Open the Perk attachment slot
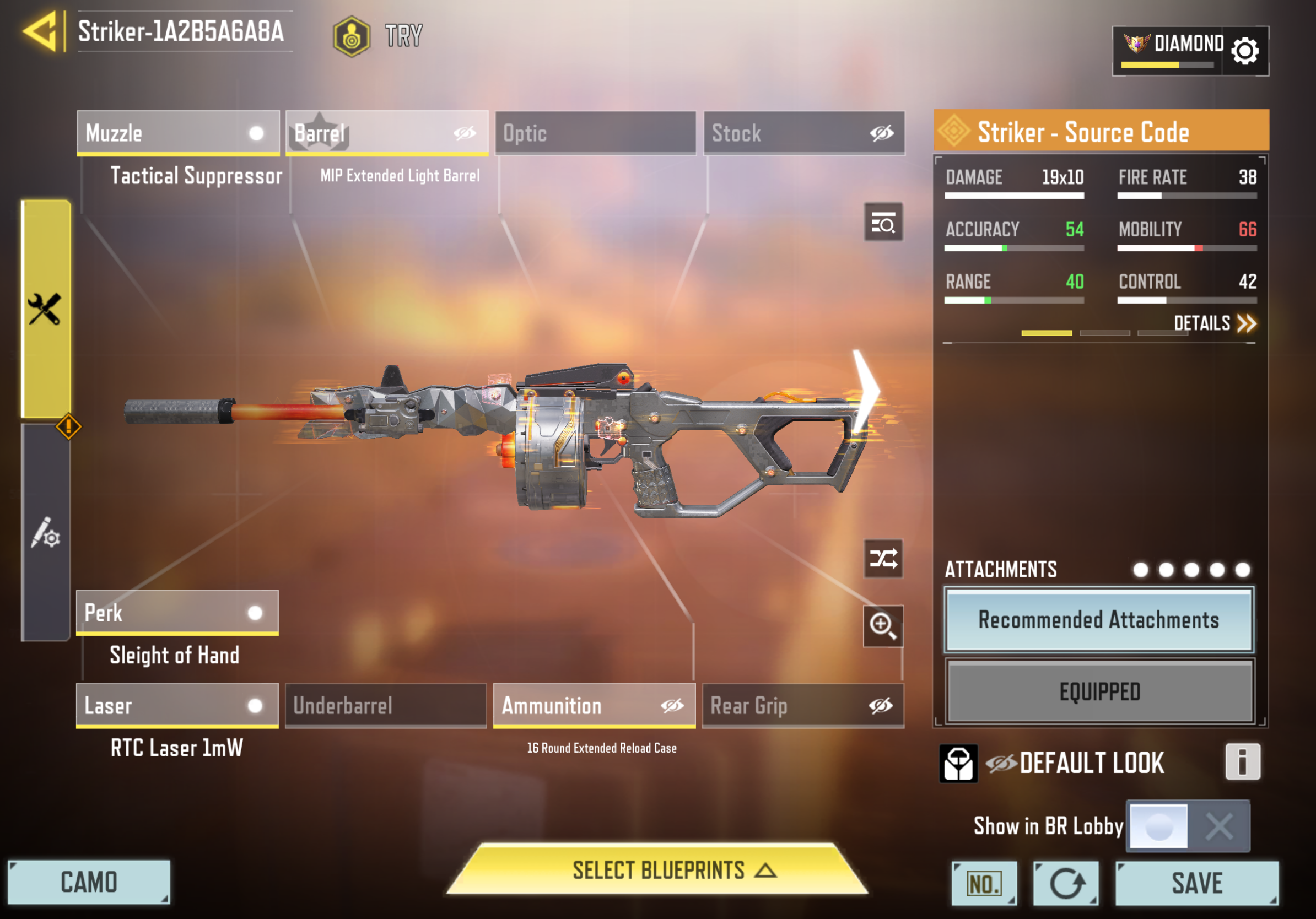This screenshot has width=1316, height=919. tap(177, 613)
